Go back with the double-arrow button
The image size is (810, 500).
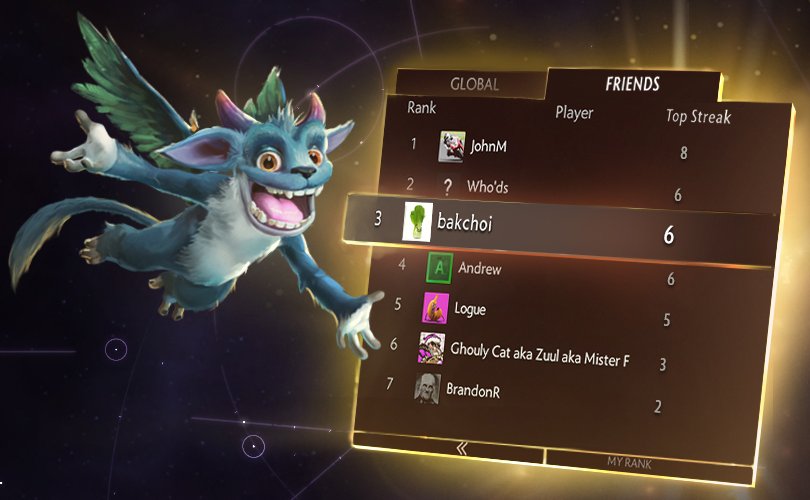tap(462, 449)
